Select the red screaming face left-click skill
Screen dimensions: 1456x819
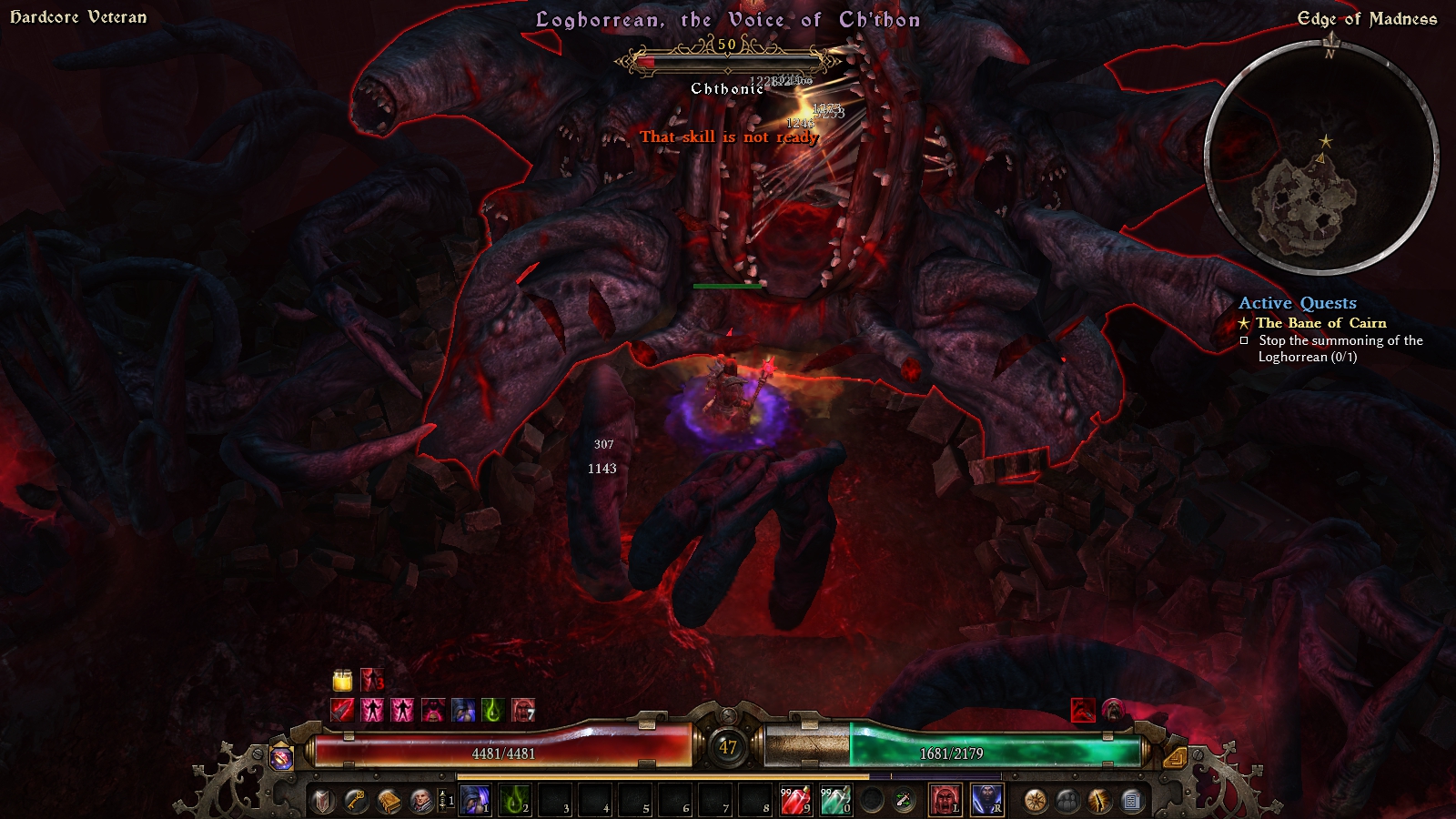(945, 800)
